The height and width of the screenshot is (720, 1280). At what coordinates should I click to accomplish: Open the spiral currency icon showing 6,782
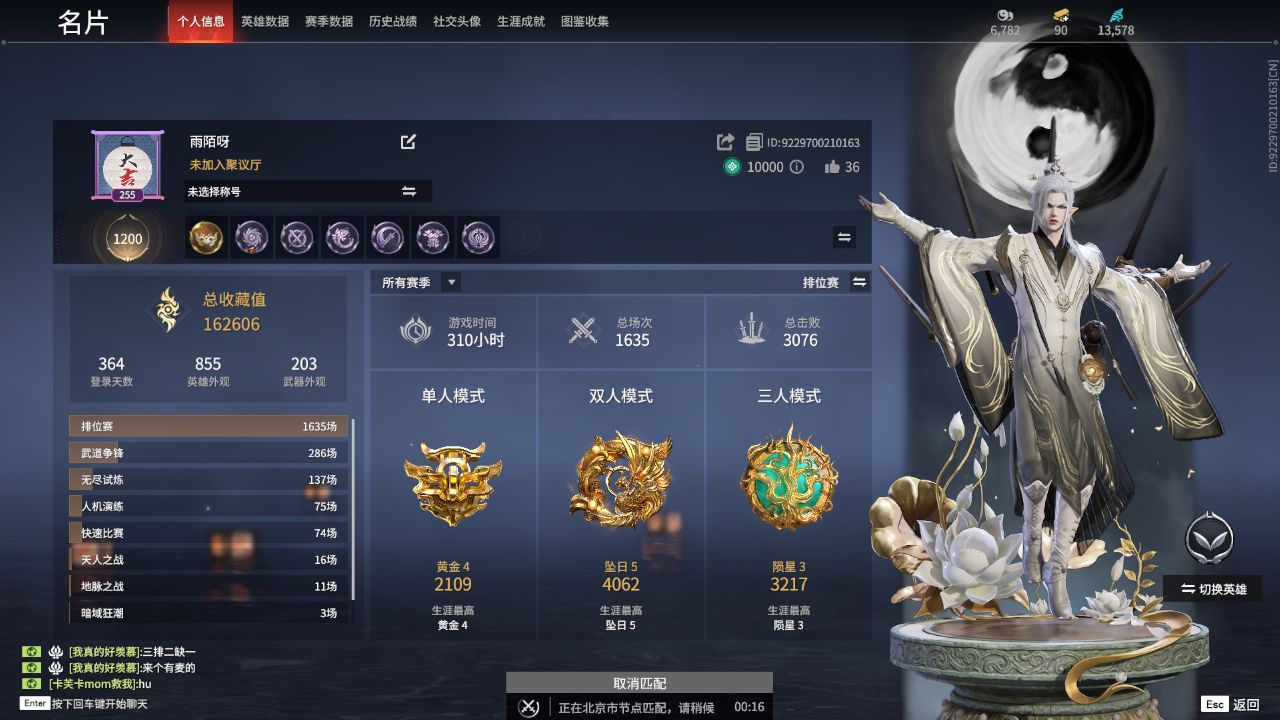pos(1004,17)
